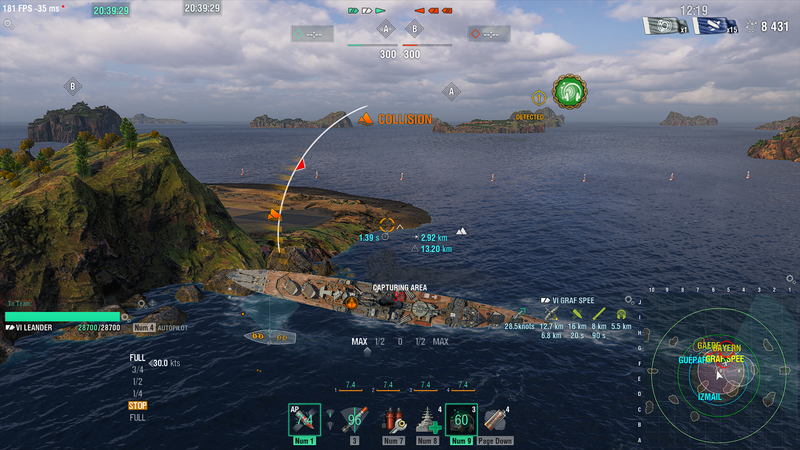The height and width of the screenshot is (450, 800).
Task: Select the IZMAIL marker on the minimap
Action: (x=707, y=397)
